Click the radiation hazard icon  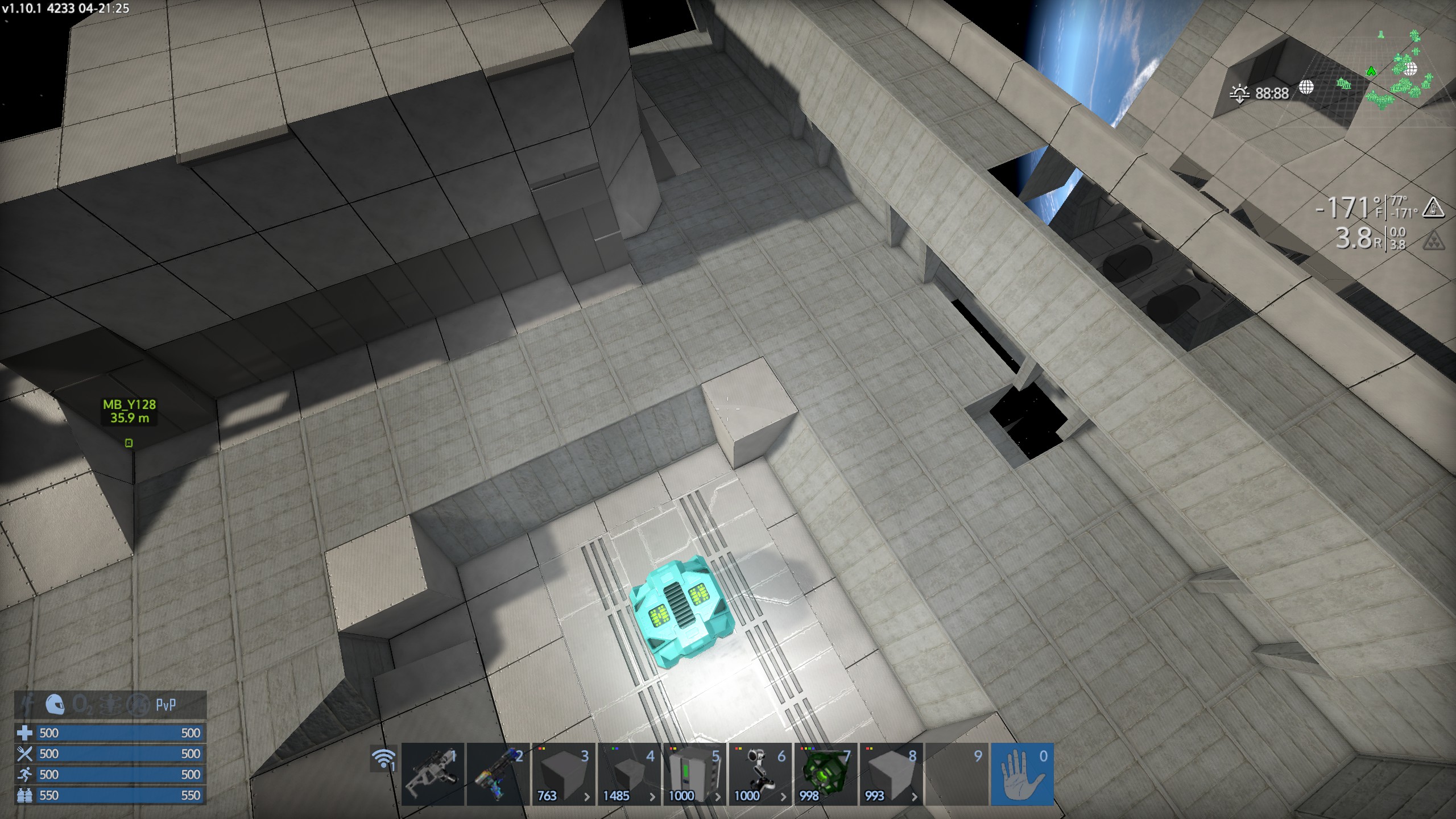click(x=1433, y=241)
